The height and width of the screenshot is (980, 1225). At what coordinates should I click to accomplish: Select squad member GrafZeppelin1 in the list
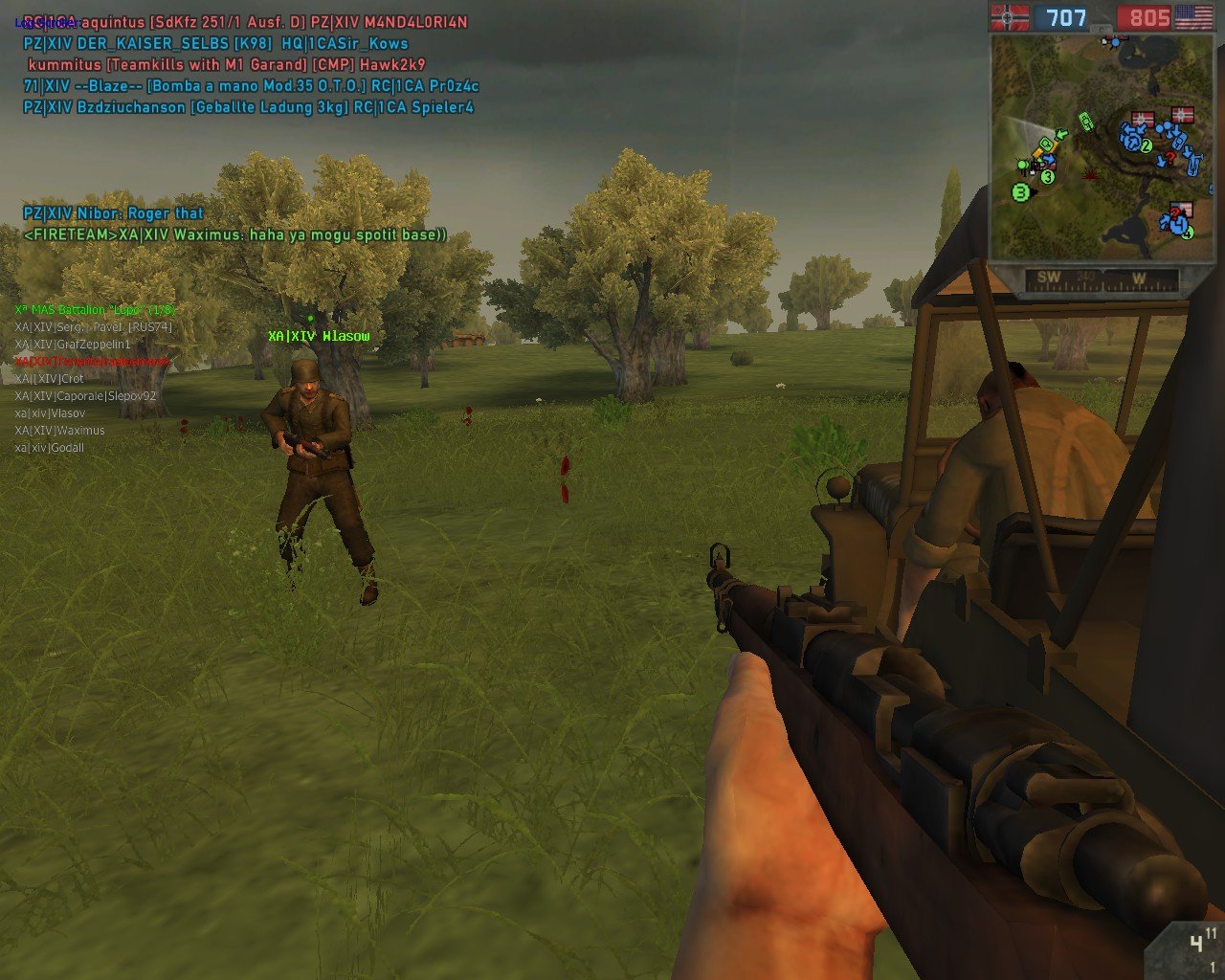(x=73, y=345)
